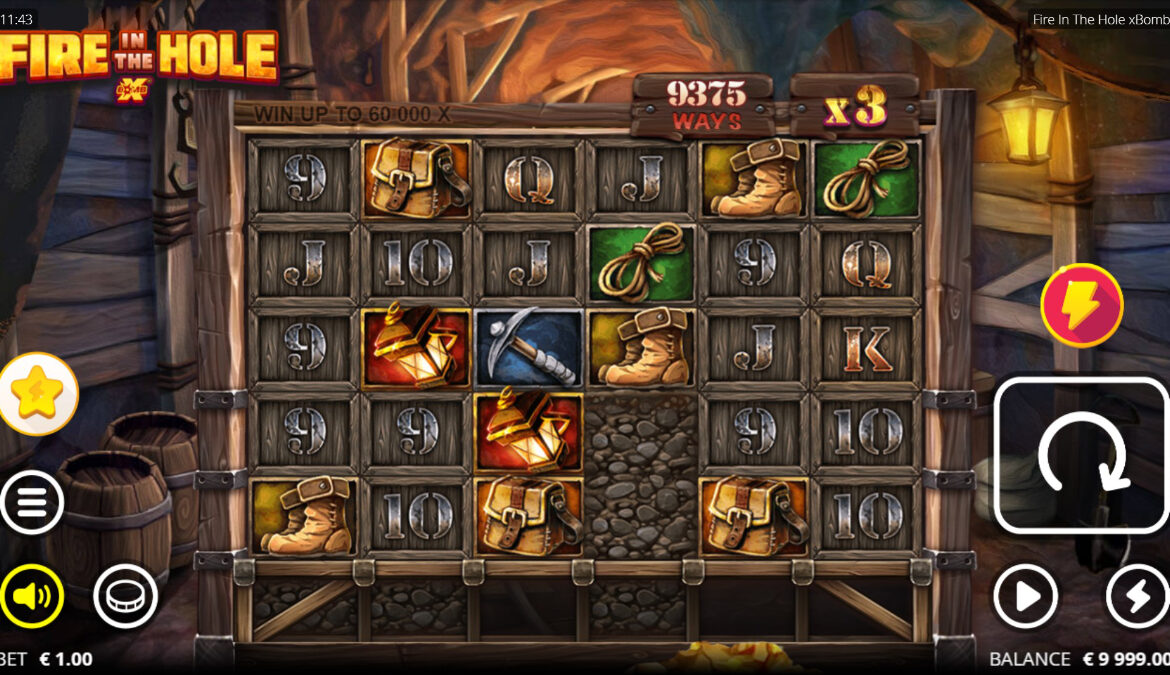Toggle turbo mode with the lightning bolt circle

click(1138, 597)
